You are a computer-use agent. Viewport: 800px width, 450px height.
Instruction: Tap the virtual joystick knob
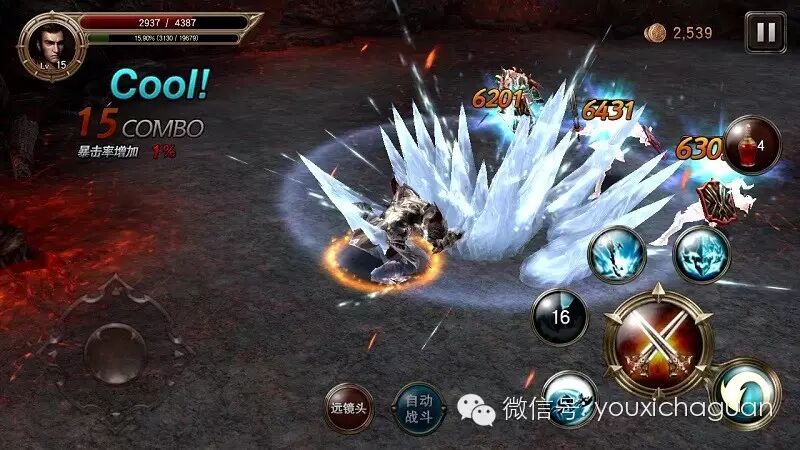112,349
